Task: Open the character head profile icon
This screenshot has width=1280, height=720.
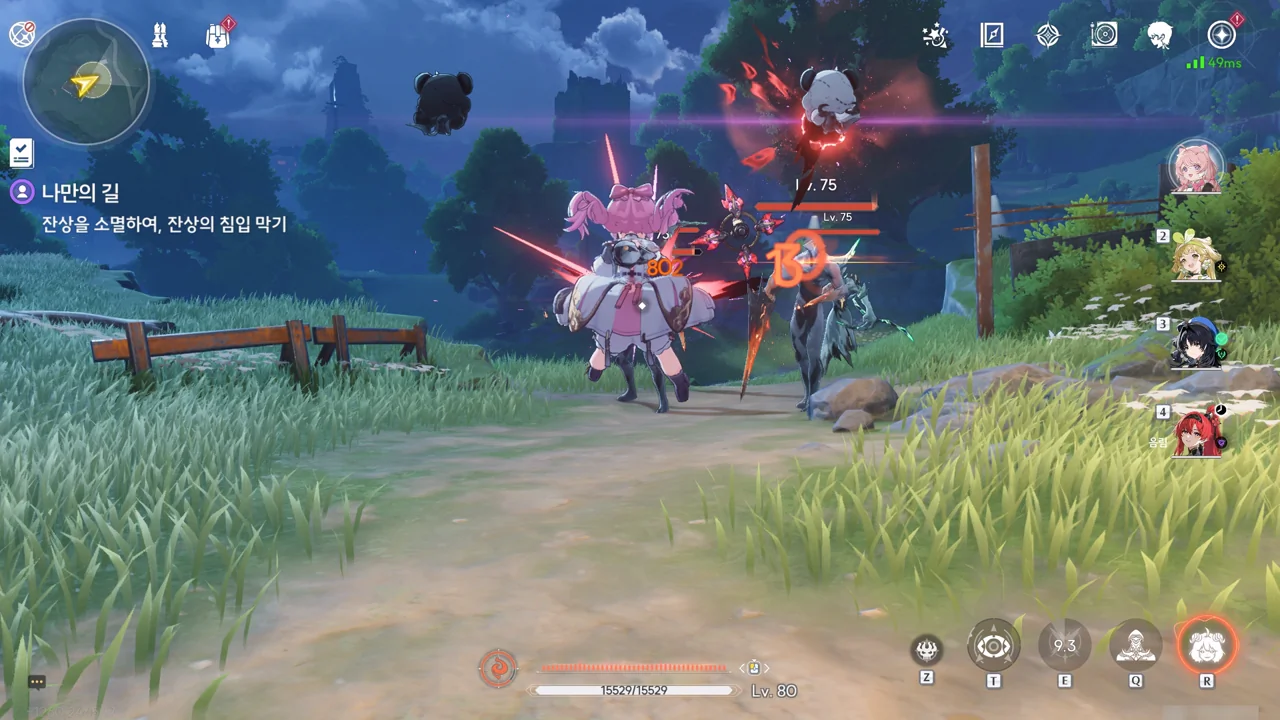Action: coord(1160,36)
